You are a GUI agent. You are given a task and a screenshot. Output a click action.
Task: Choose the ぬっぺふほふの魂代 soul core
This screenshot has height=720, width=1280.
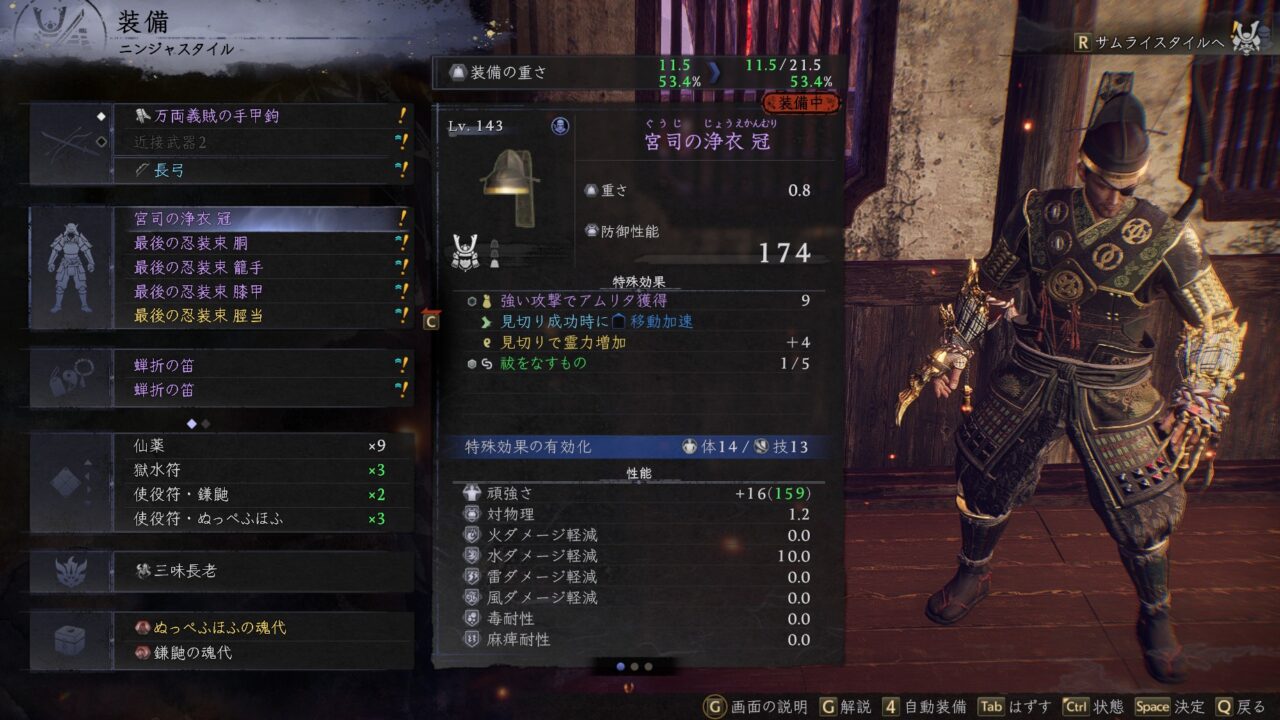[260, 627]
